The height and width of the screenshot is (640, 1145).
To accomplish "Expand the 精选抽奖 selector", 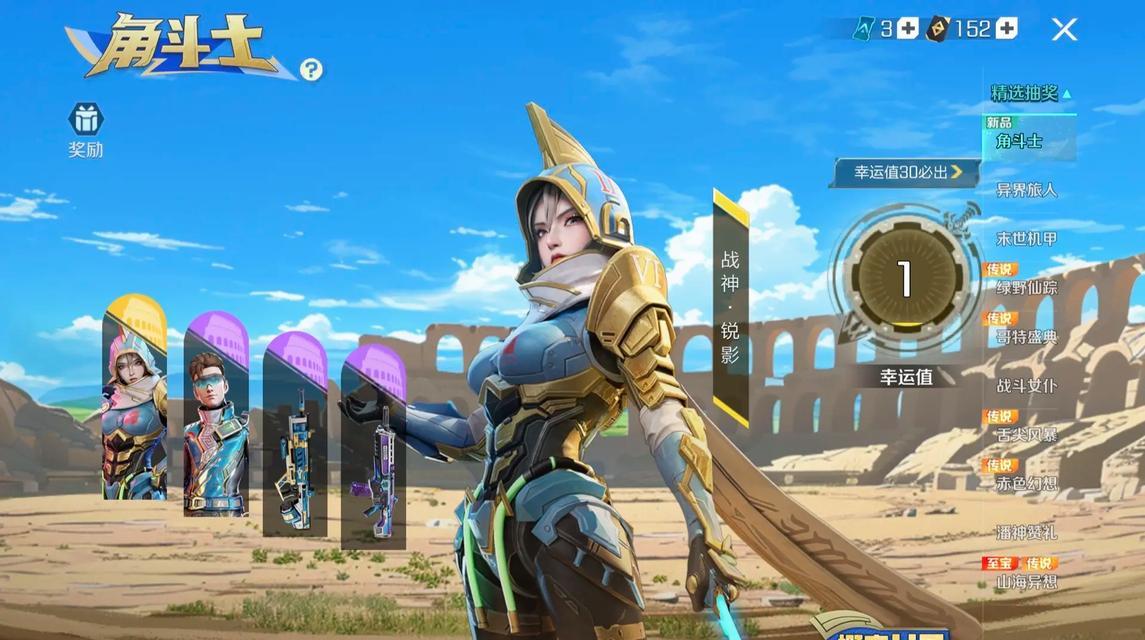I will pyautogui.click(x=1030, y=93).
